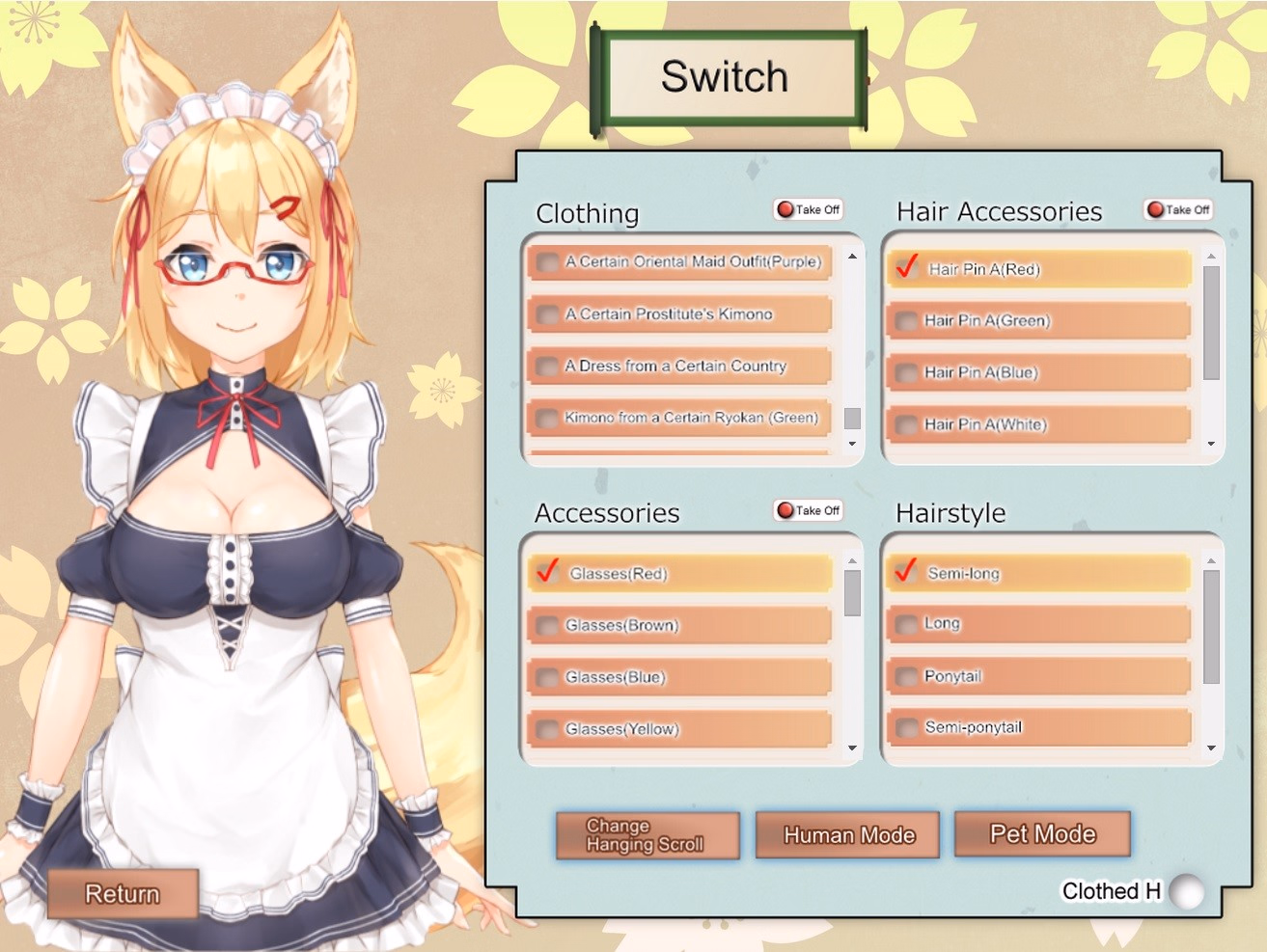The width and height of the screenshot is (1267, 952).
Task: Click the up arrow of the Hair Accessories list
Action: coord(1211,255)
